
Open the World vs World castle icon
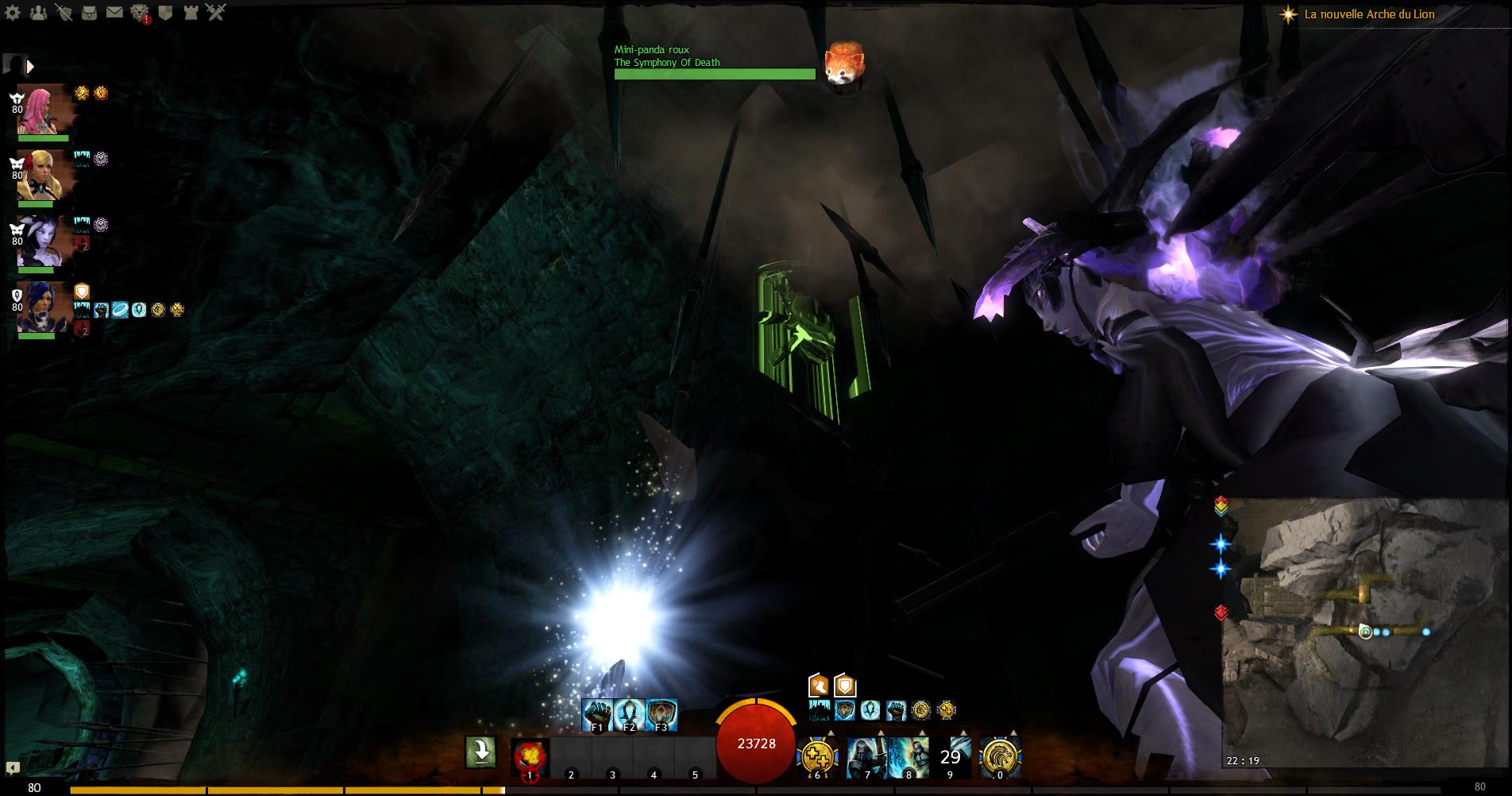coord(190,13)
